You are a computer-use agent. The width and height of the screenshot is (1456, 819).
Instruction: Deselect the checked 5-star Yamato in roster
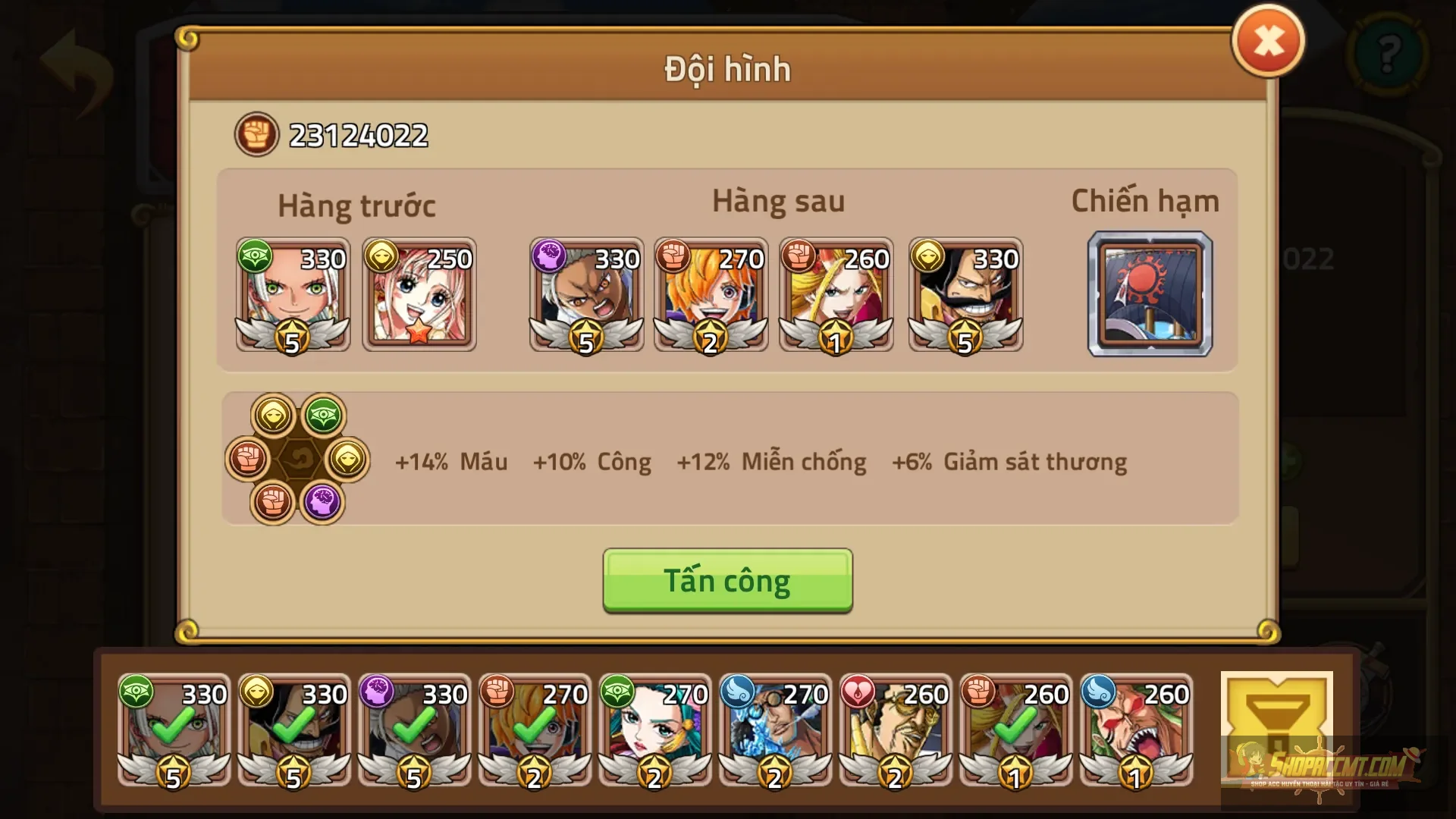pyautogui.click(x=173, y=730)
